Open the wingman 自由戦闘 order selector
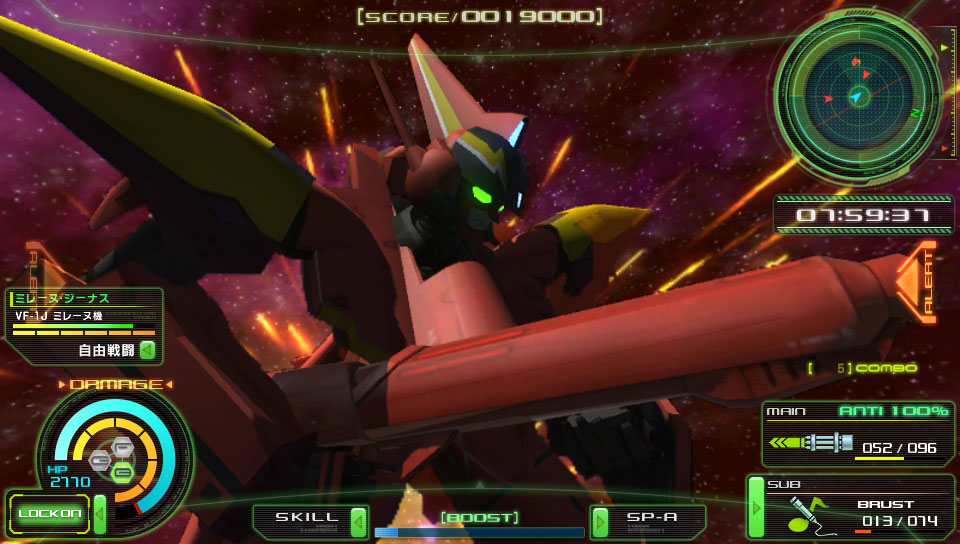The width and height of the screenshot is (960, 544). pos(117,350)
